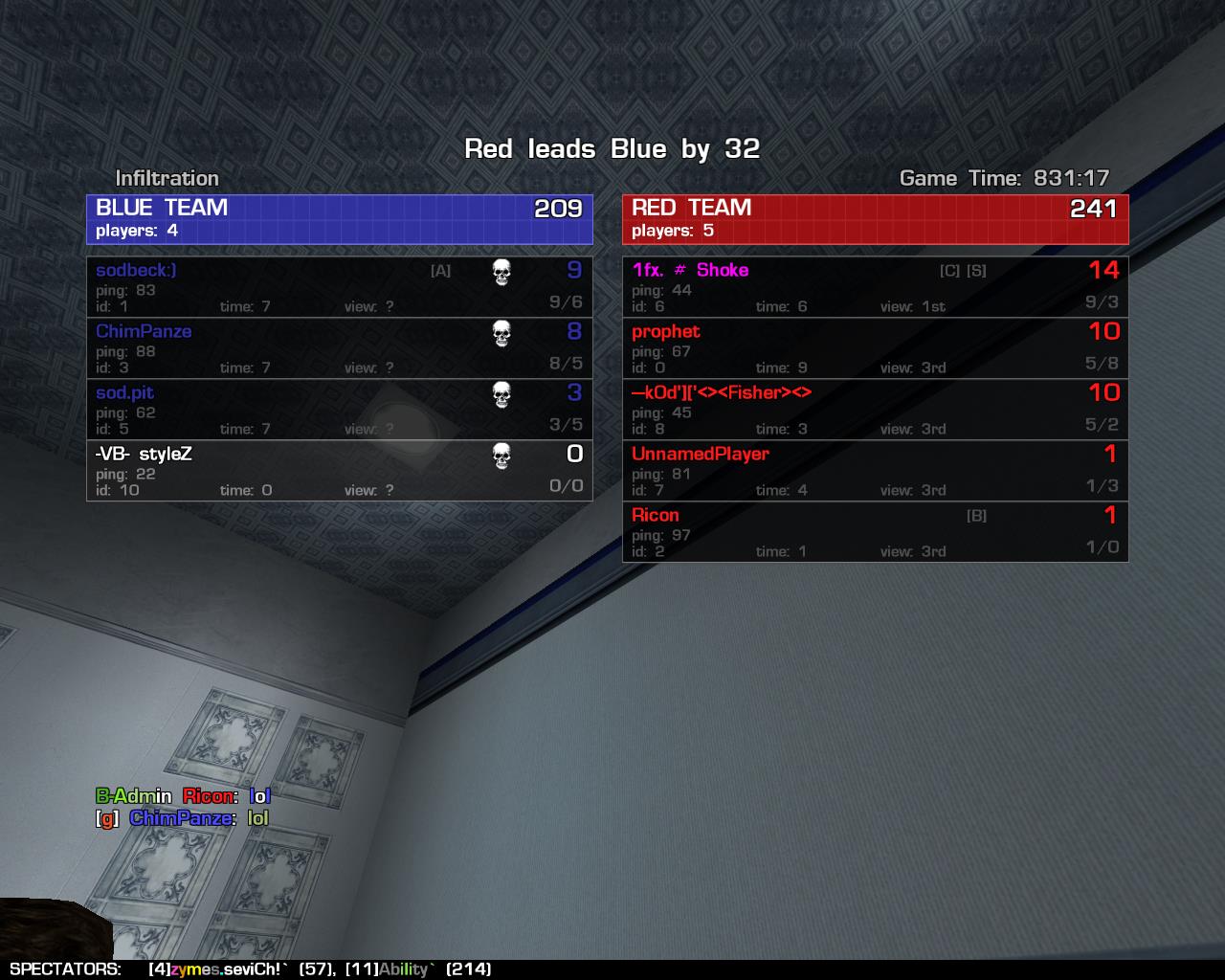Choose the UnnamedPlayer scoreboard entry

[x=875, y=470]
